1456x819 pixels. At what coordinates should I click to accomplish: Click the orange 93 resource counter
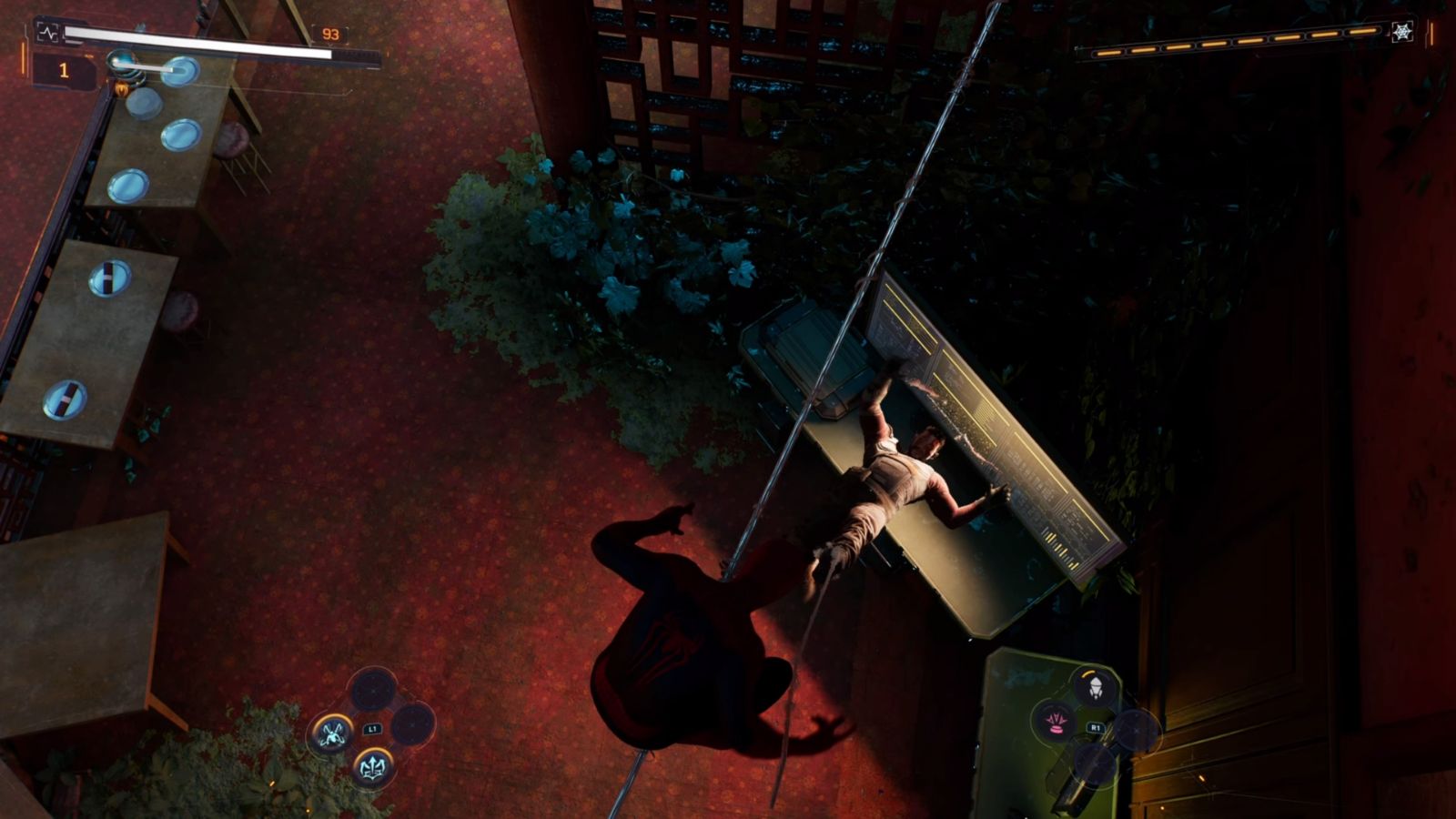click(x=330, y=34)
